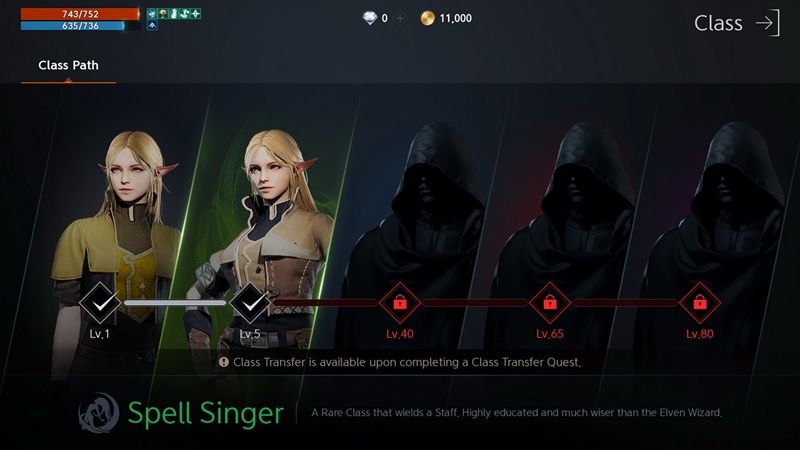This screenshot has height=450, width=800.
Task: Select the Lv.1 class checkmark node
Action: click(99, 299)
